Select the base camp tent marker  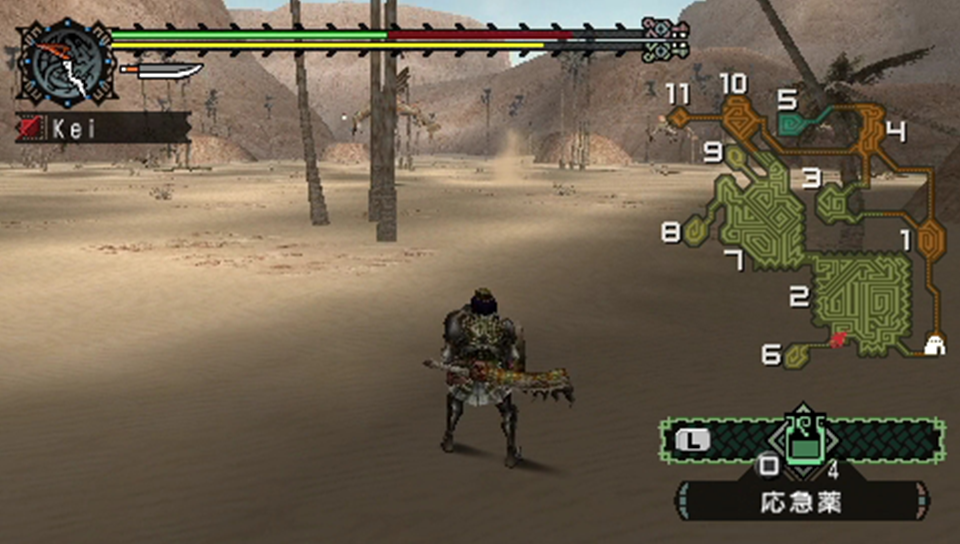pos(935,344)
